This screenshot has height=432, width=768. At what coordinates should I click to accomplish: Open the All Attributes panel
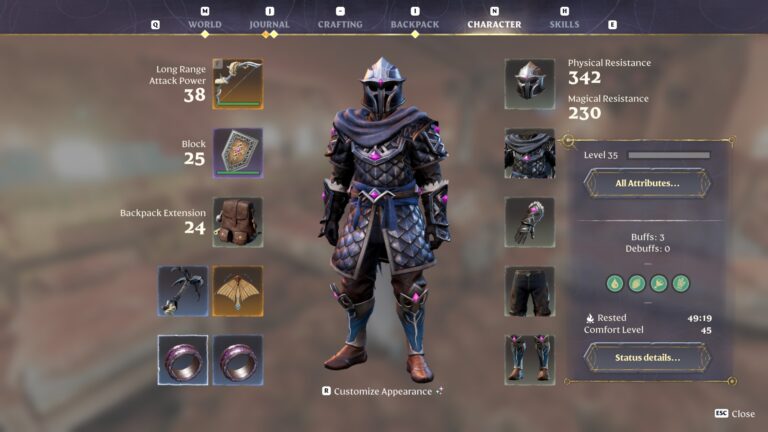click(x=647, y=183)
